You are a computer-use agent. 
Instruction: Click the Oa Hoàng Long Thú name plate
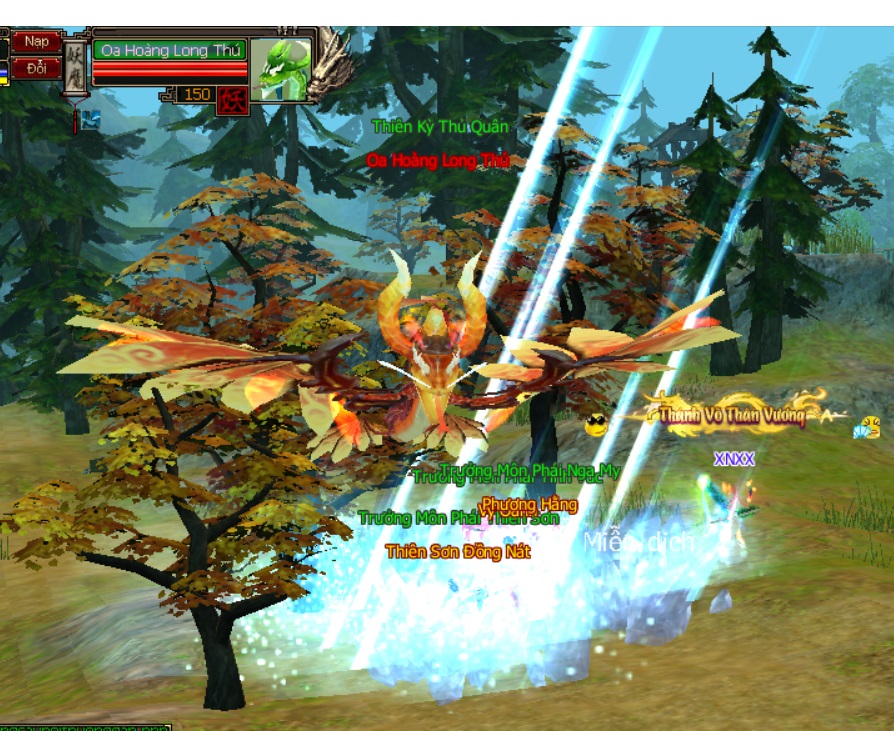point(168,51)
